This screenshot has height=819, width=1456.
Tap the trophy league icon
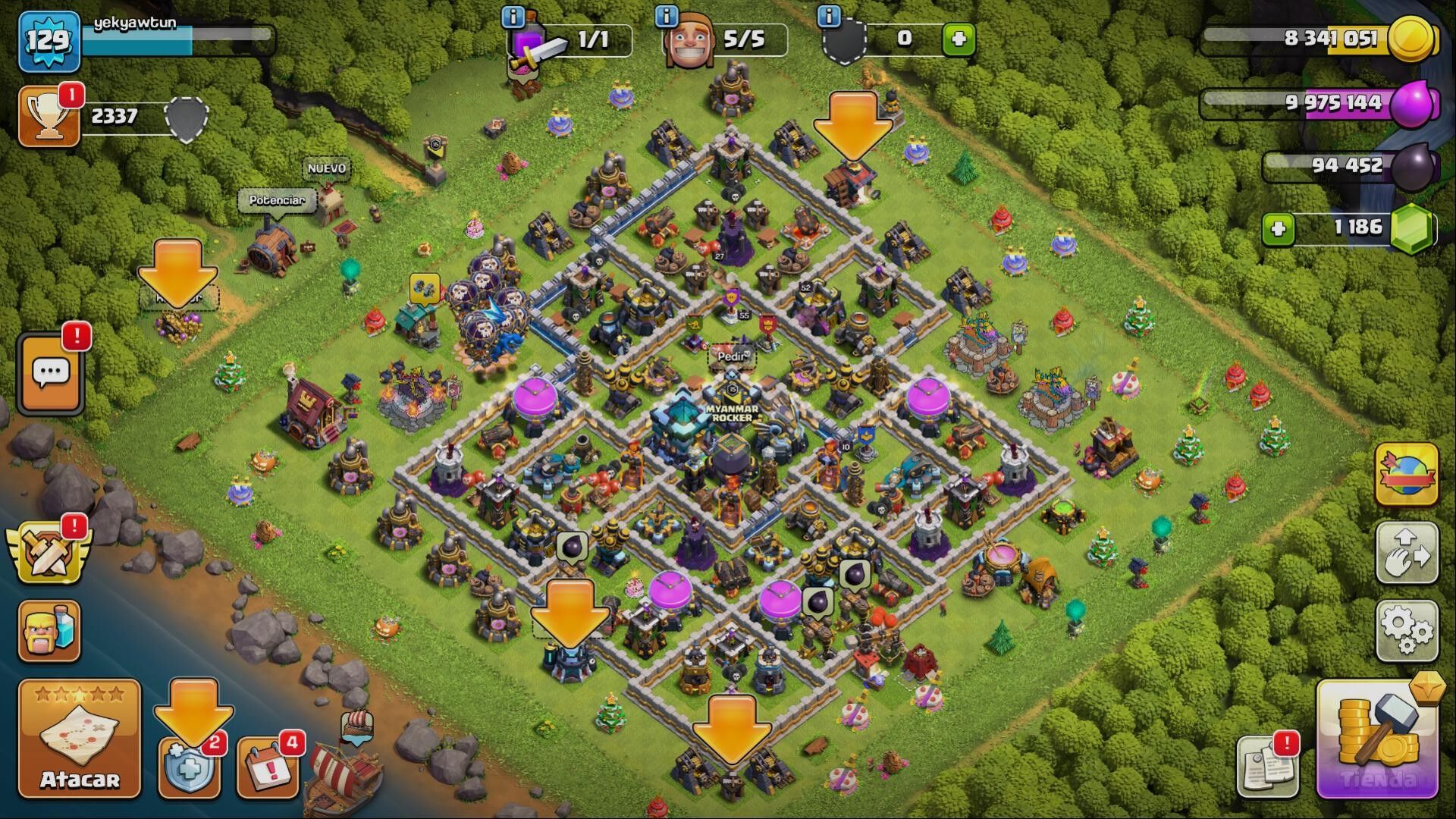pos(49,116)
